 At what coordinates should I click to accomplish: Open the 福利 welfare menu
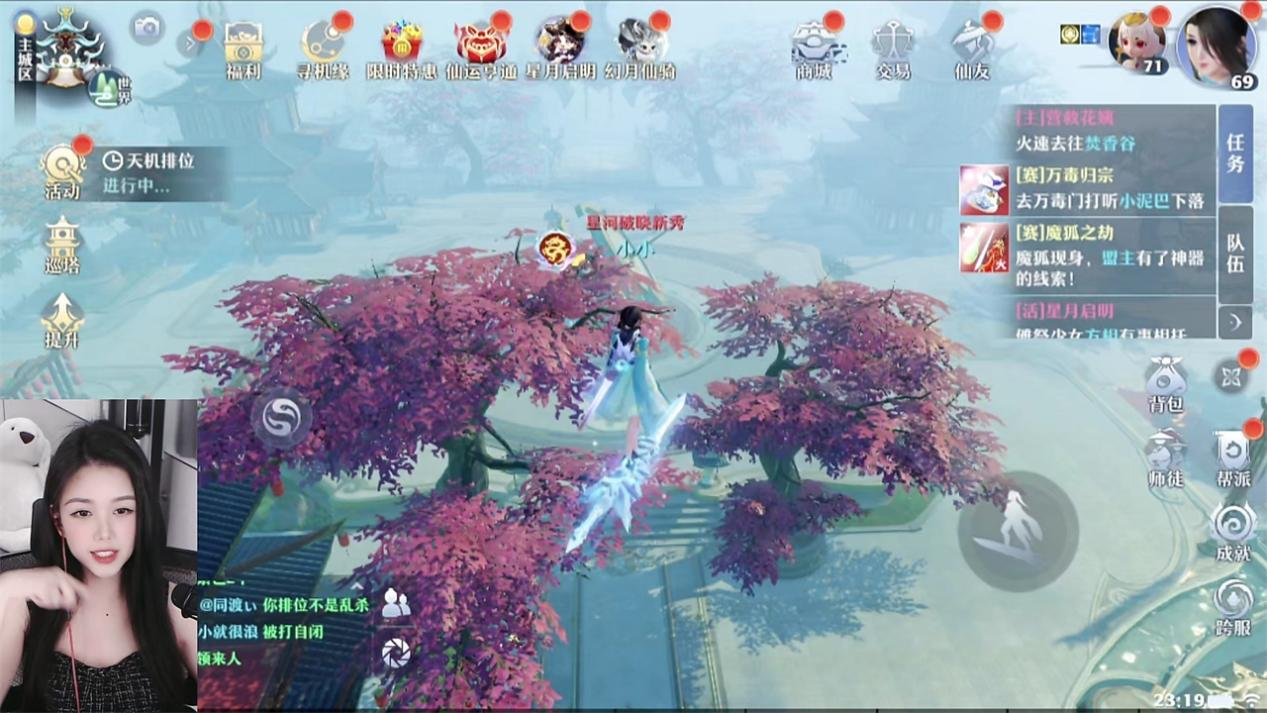(243, 48)
